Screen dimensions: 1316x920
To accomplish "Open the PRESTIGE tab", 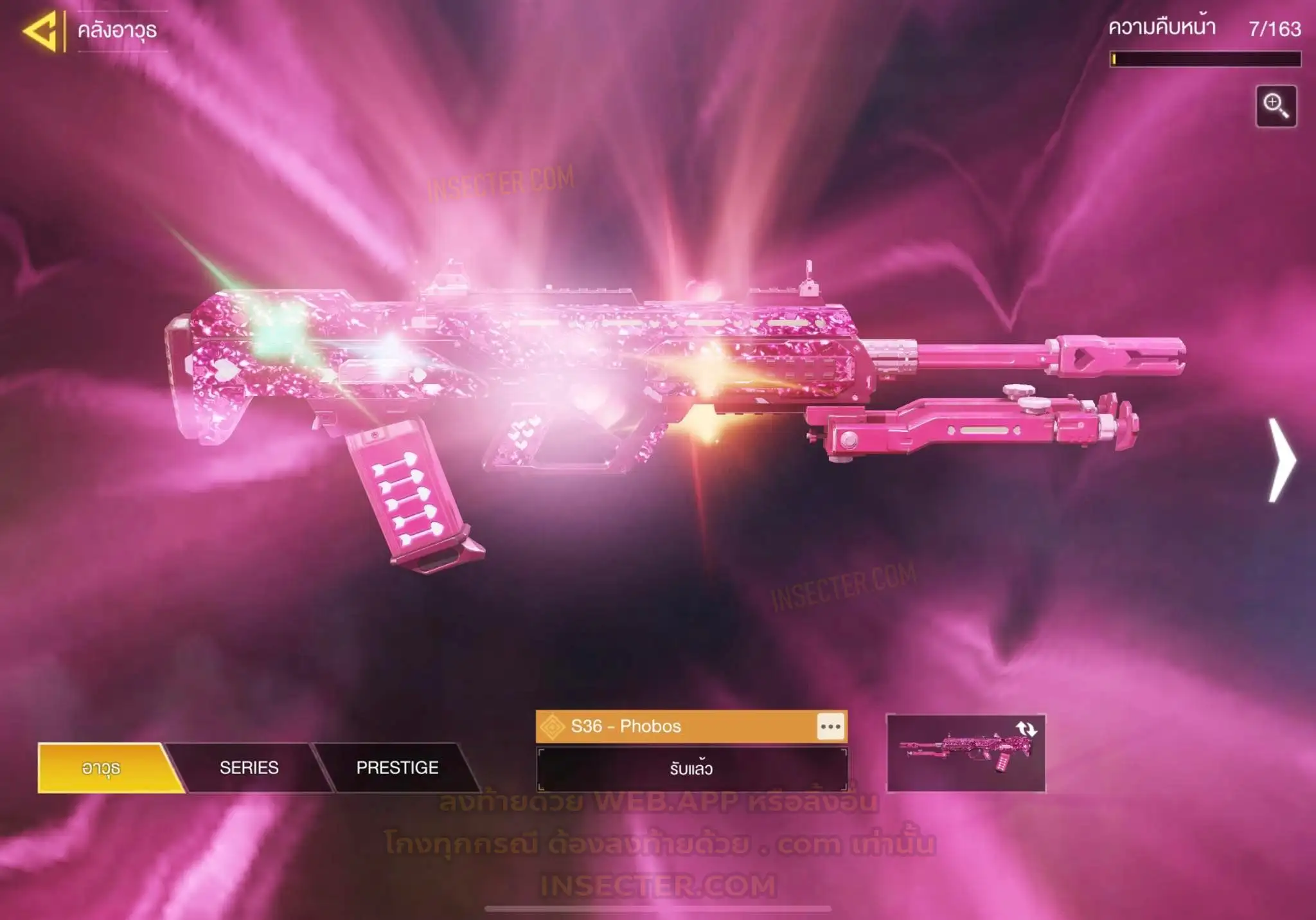I will pos(397,768).
